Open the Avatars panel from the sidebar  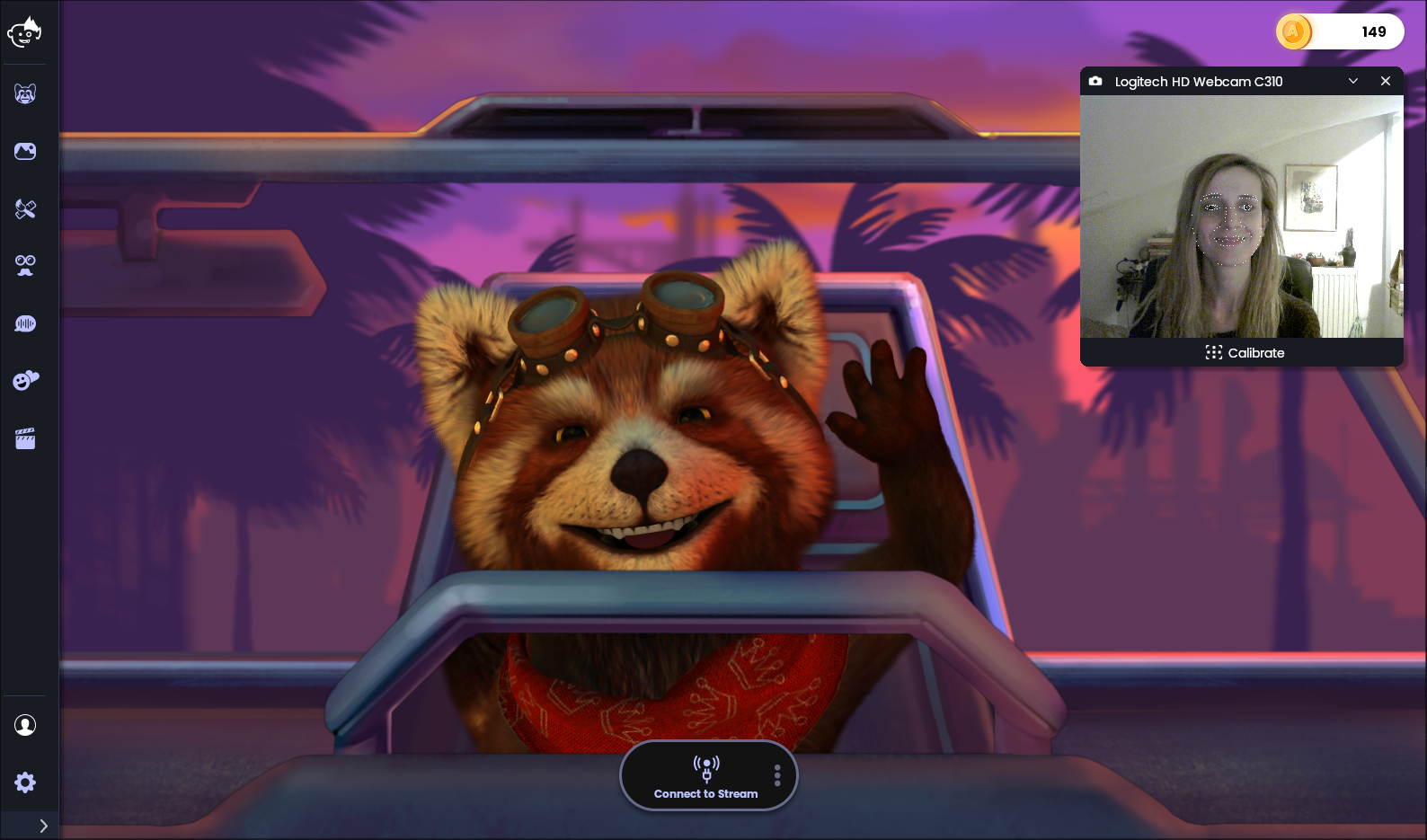pyautogui.click(x=25, y=93)
